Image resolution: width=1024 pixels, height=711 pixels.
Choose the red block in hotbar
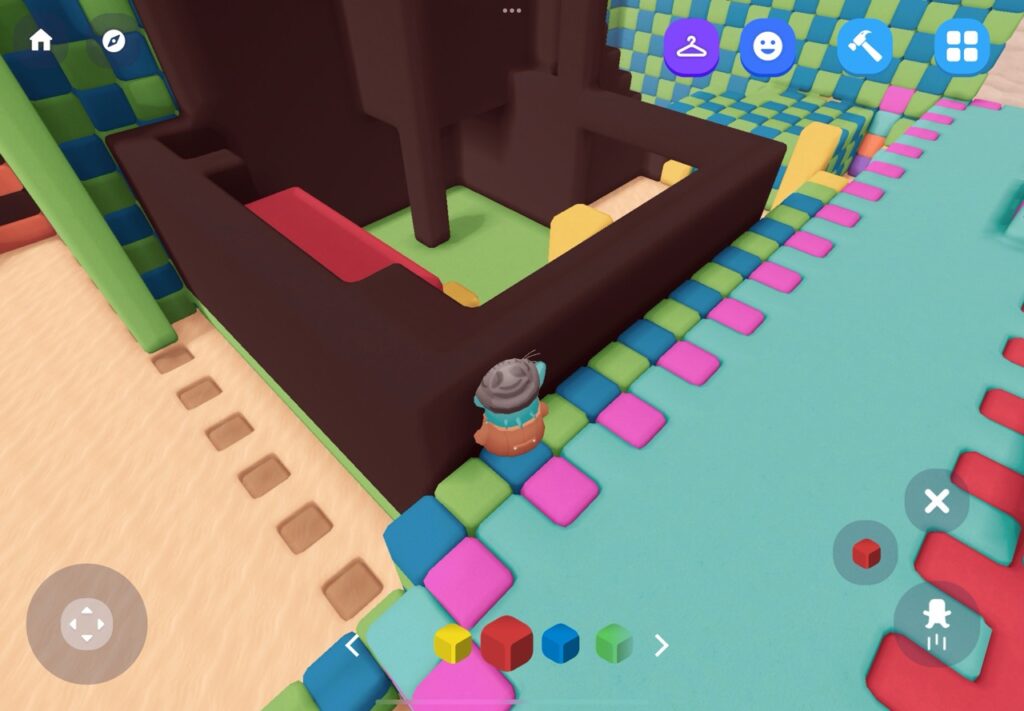507,643
